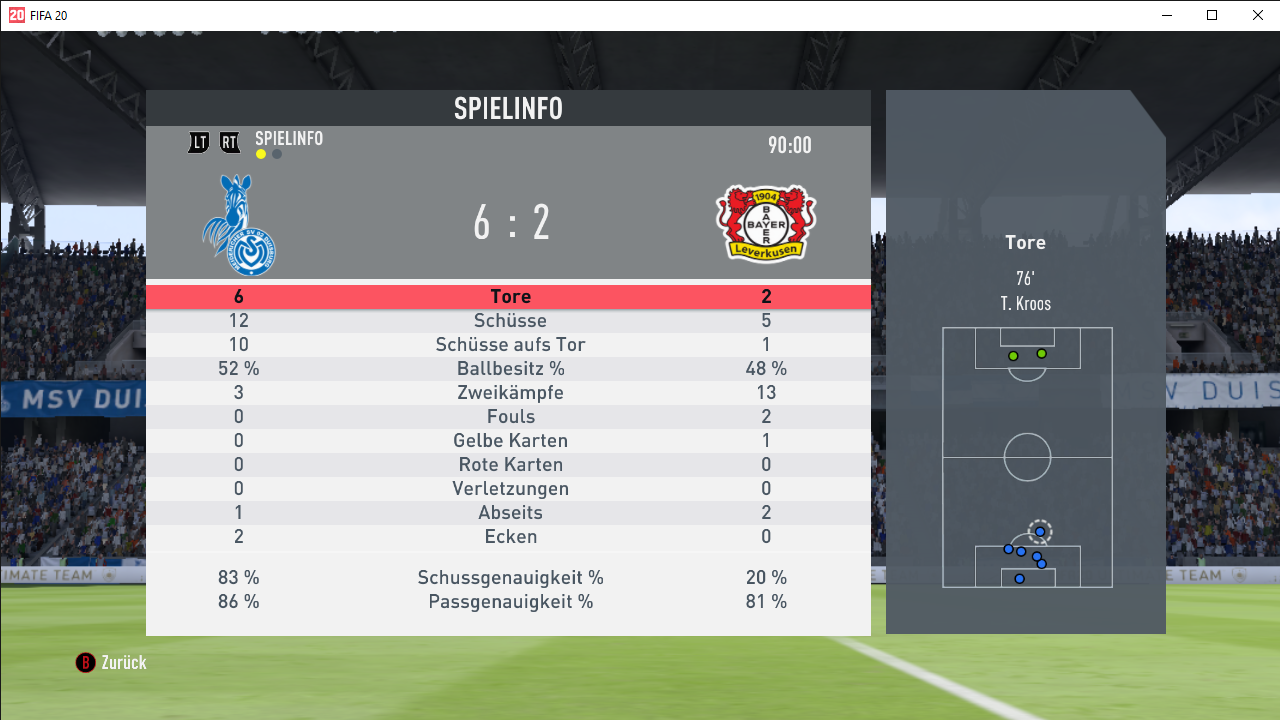1280x720 pixels.
Task: Highlight the Rote Karten row
Action: tap(510, 465)
